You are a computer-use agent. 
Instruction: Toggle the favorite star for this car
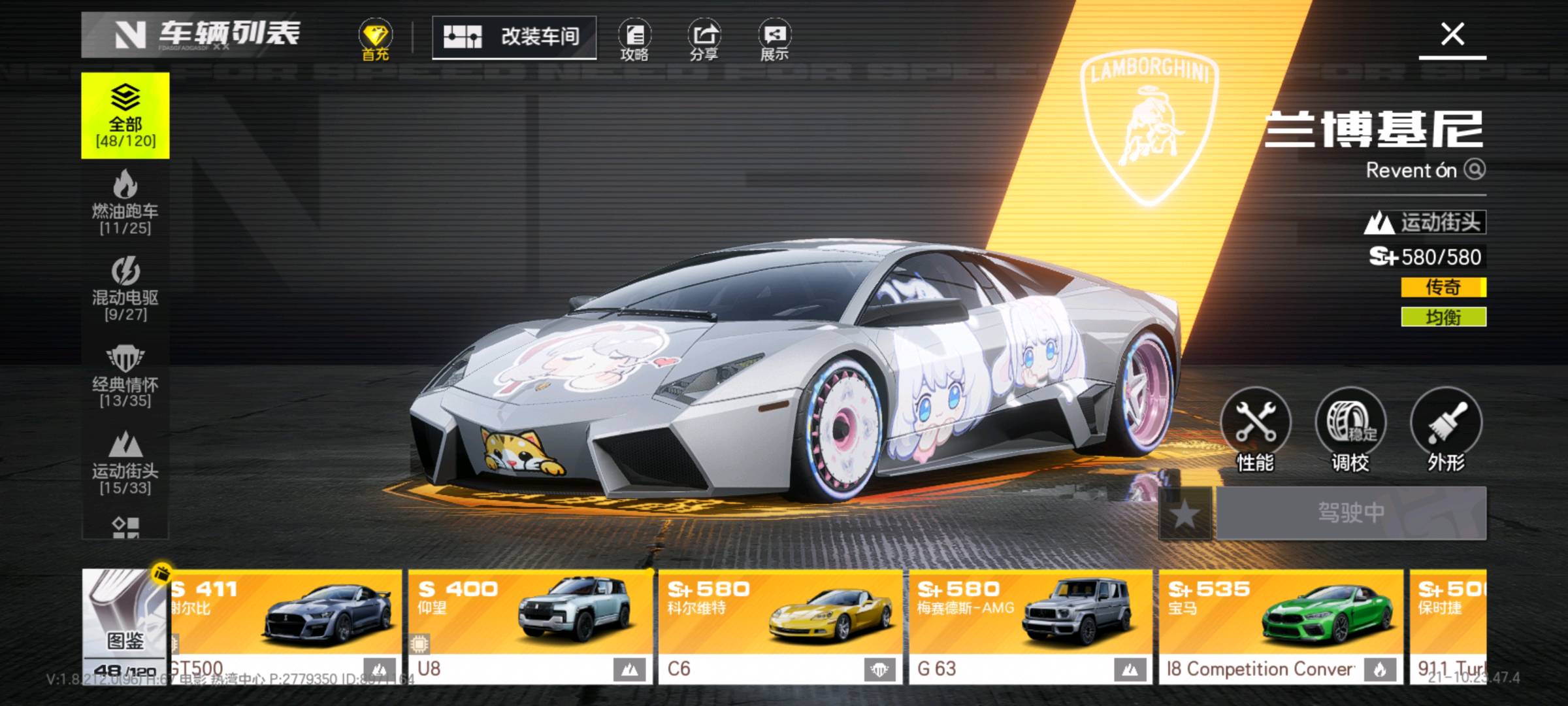pos(1184,514)
